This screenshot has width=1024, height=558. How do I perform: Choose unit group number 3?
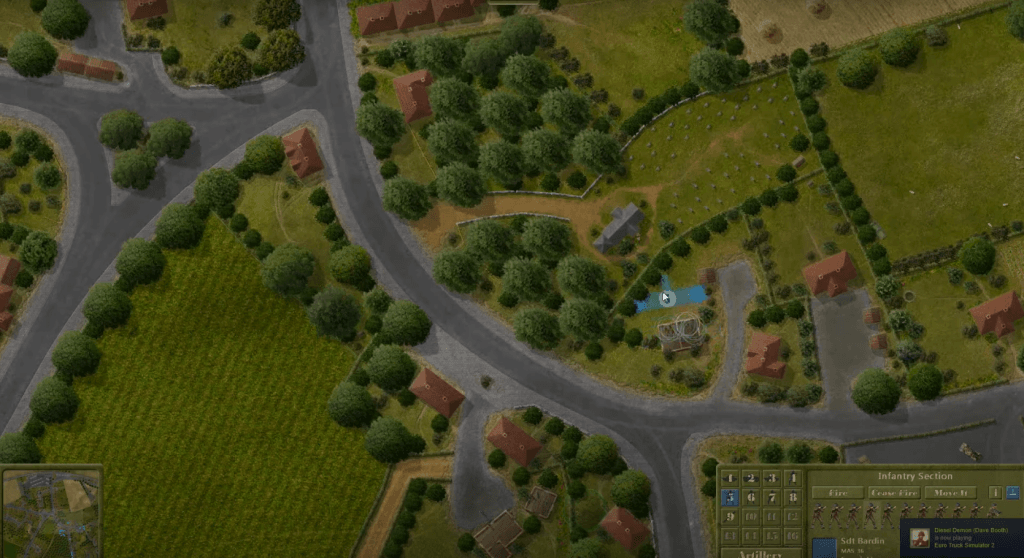tap(771, 478)
